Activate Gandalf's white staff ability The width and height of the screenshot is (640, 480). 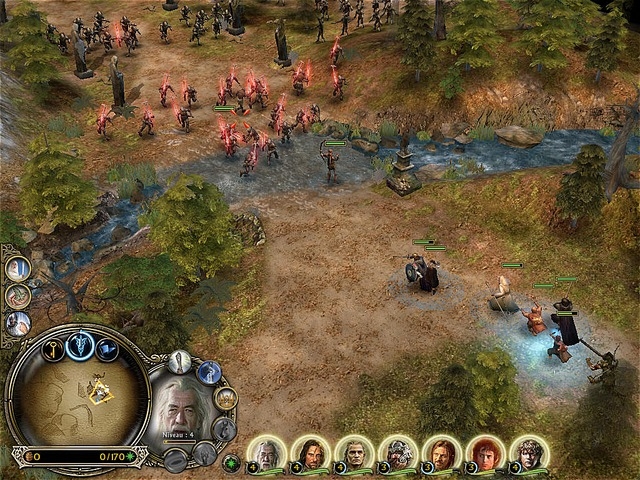[x=180, y=361]
